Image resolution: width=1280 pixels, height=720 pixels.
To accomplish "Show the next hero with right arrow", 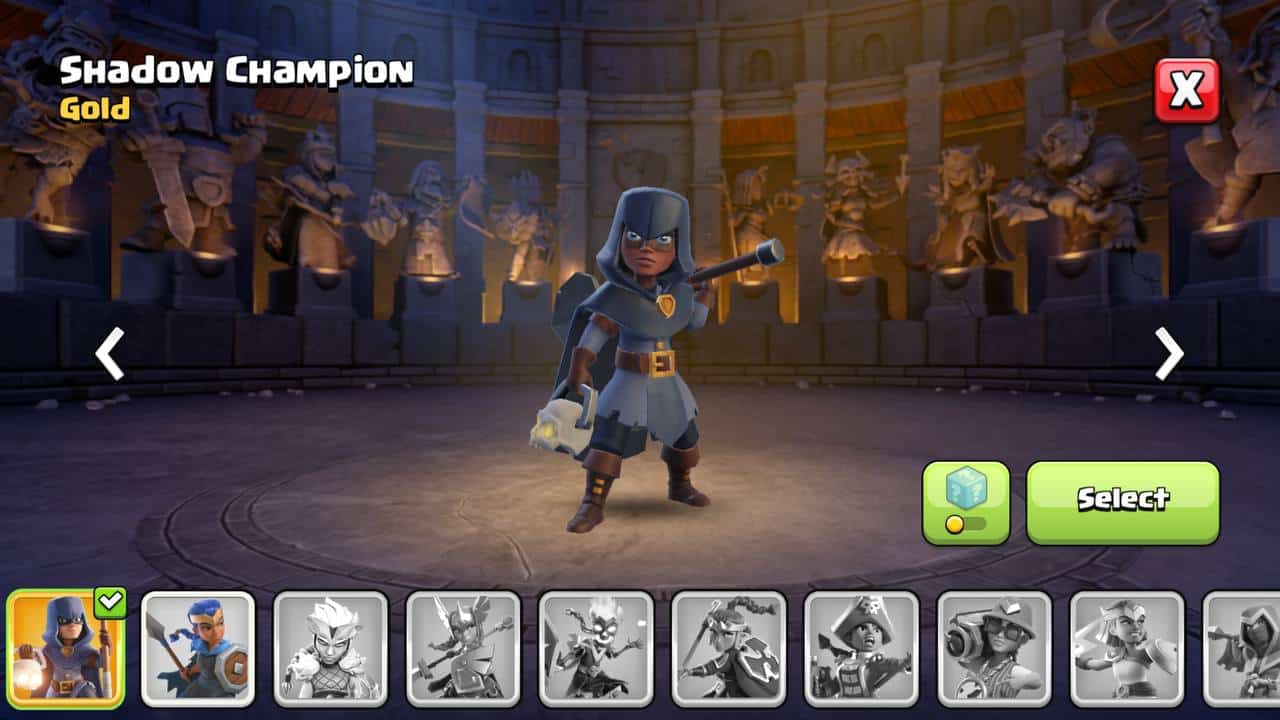I will pyautogui.click(x=1168, y=353).
